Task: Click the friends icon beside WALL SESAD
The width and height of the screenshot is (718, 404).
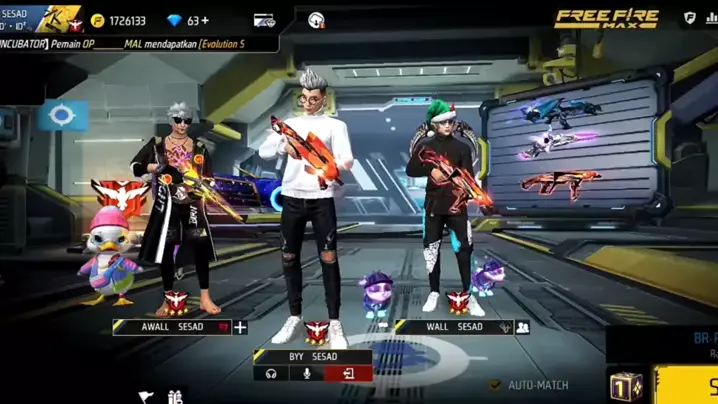Action: [522, 327]
